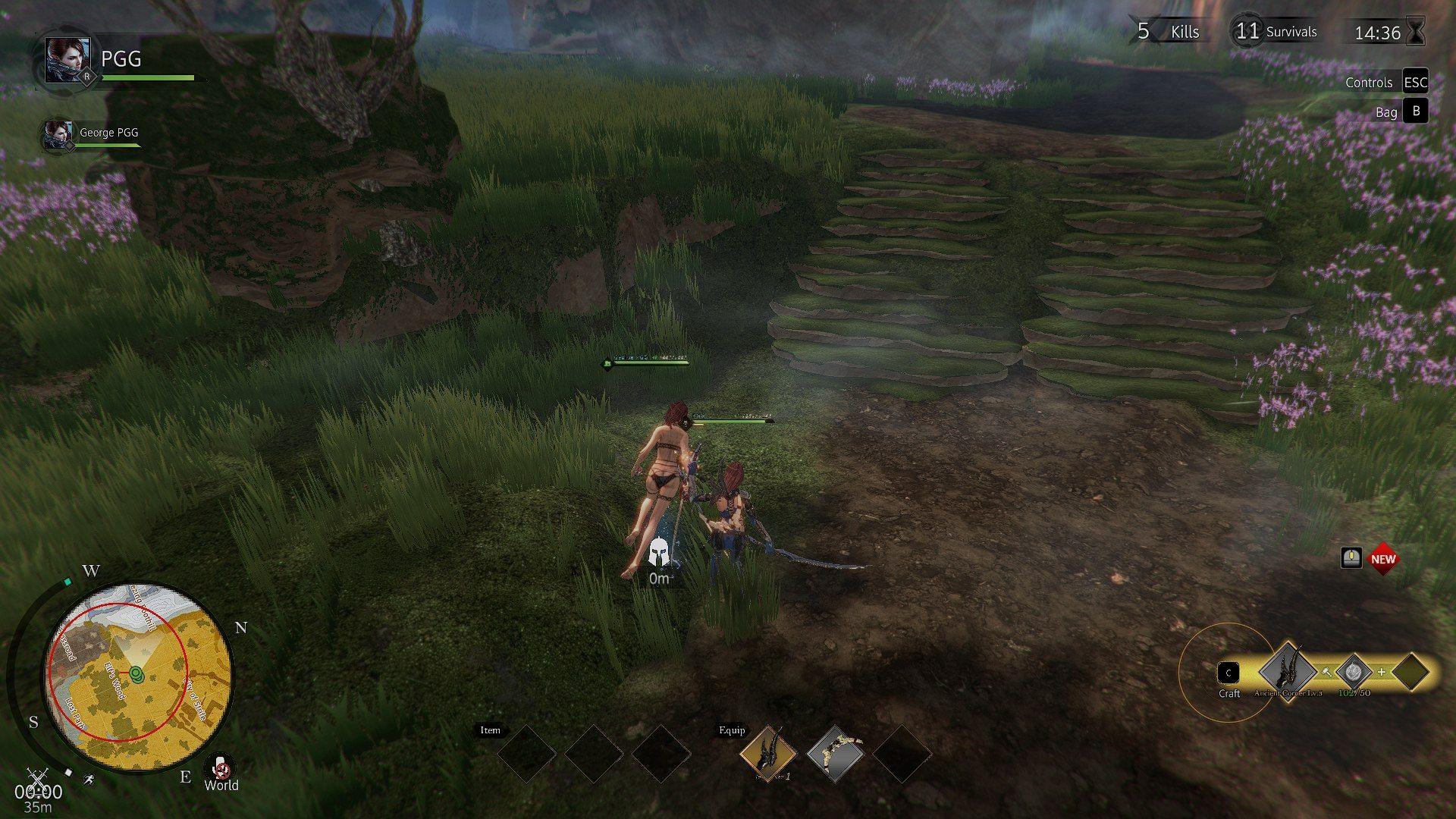This screenshot has height=819, width=1456.
Task: Open the Controls overlay via ESC label
Action: coord(1415,82)
